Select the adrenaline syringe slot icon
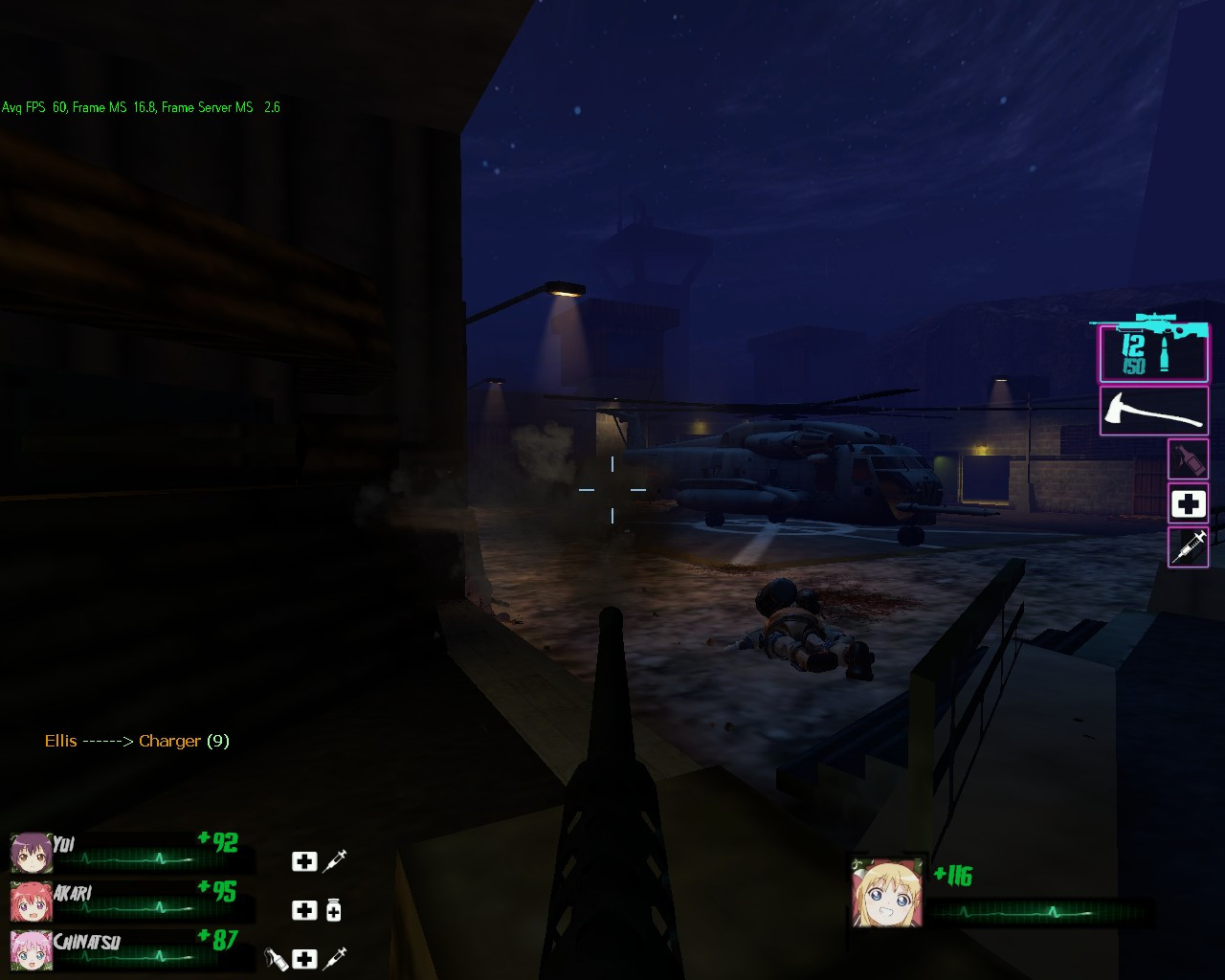 [1188, 547]
